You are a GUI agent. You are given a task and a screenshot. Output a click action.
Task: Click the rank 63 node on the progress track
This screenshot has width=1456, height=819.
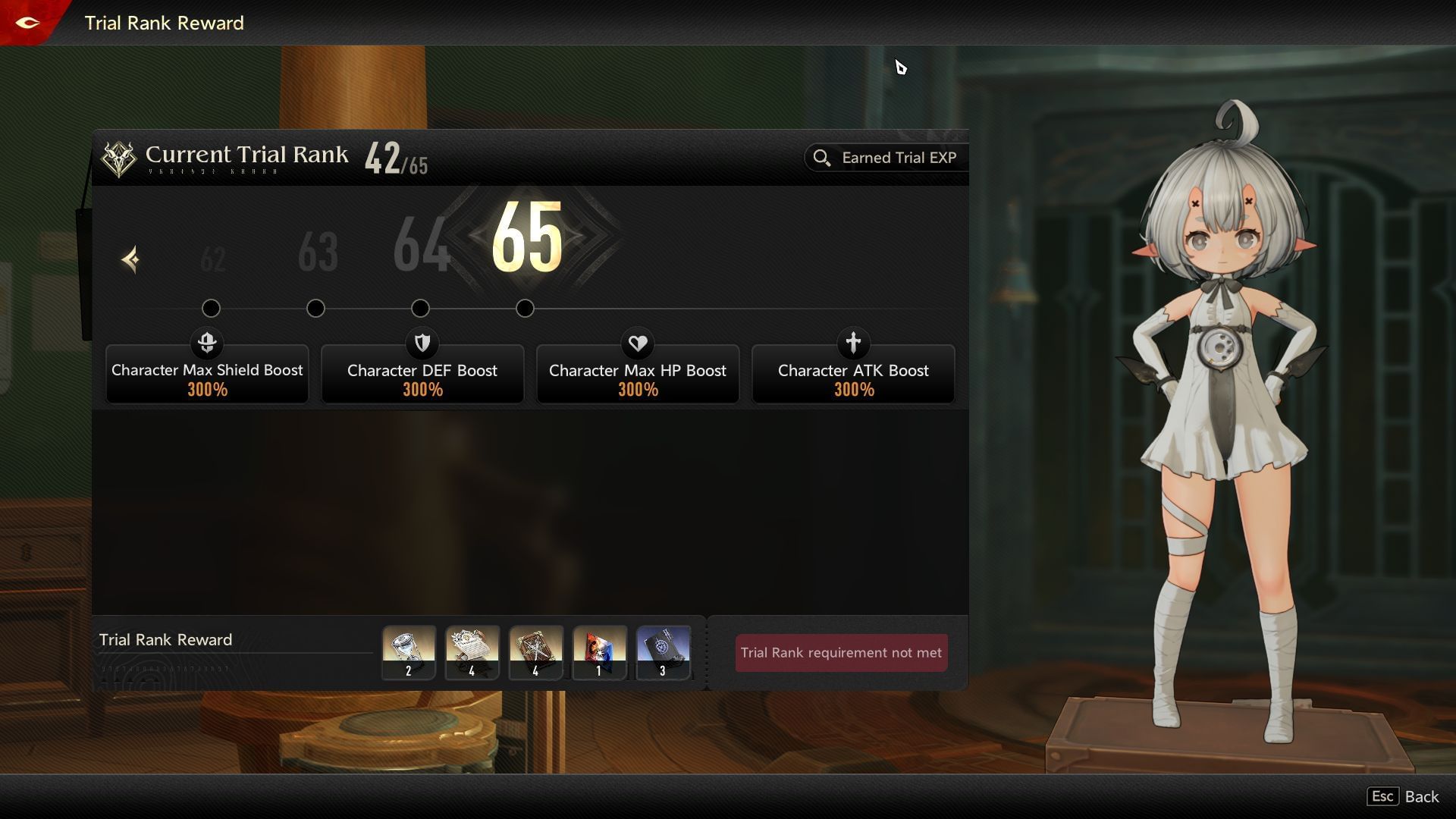(316, 309)
